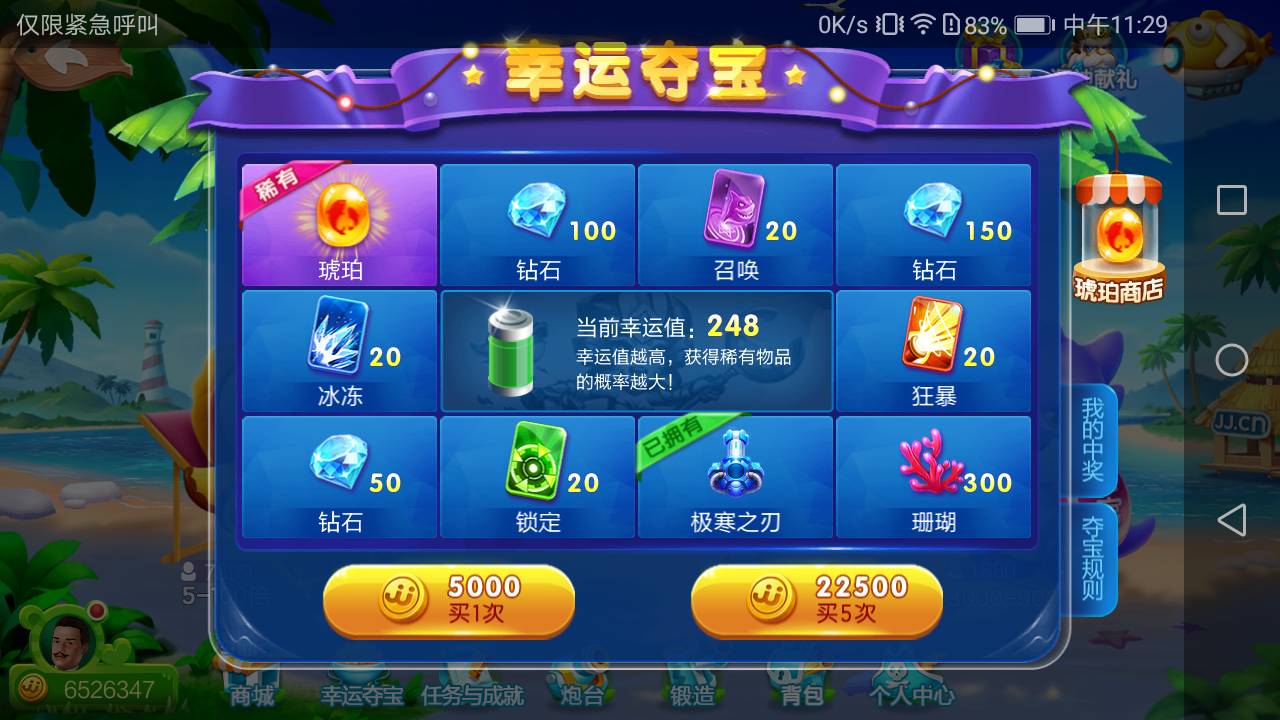This screenshot has height=720, width=1280.
Task: Click the 锁定 lock skill card
Action: [537, 475]
